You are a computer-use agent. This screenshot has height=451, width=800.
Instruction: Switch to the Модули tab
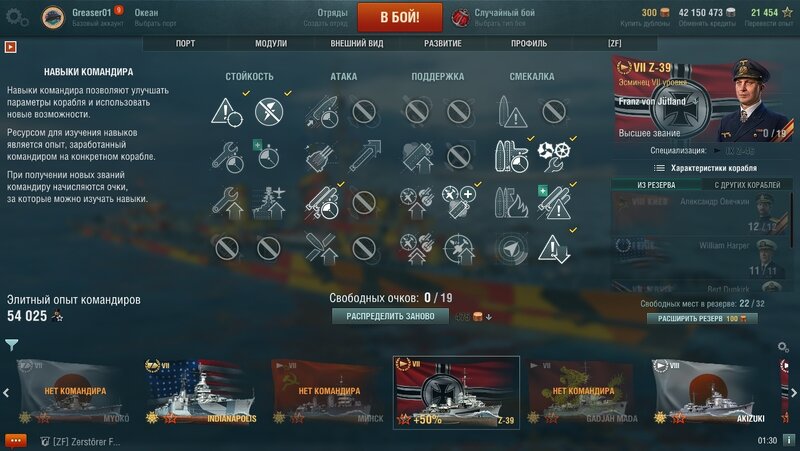270,44
